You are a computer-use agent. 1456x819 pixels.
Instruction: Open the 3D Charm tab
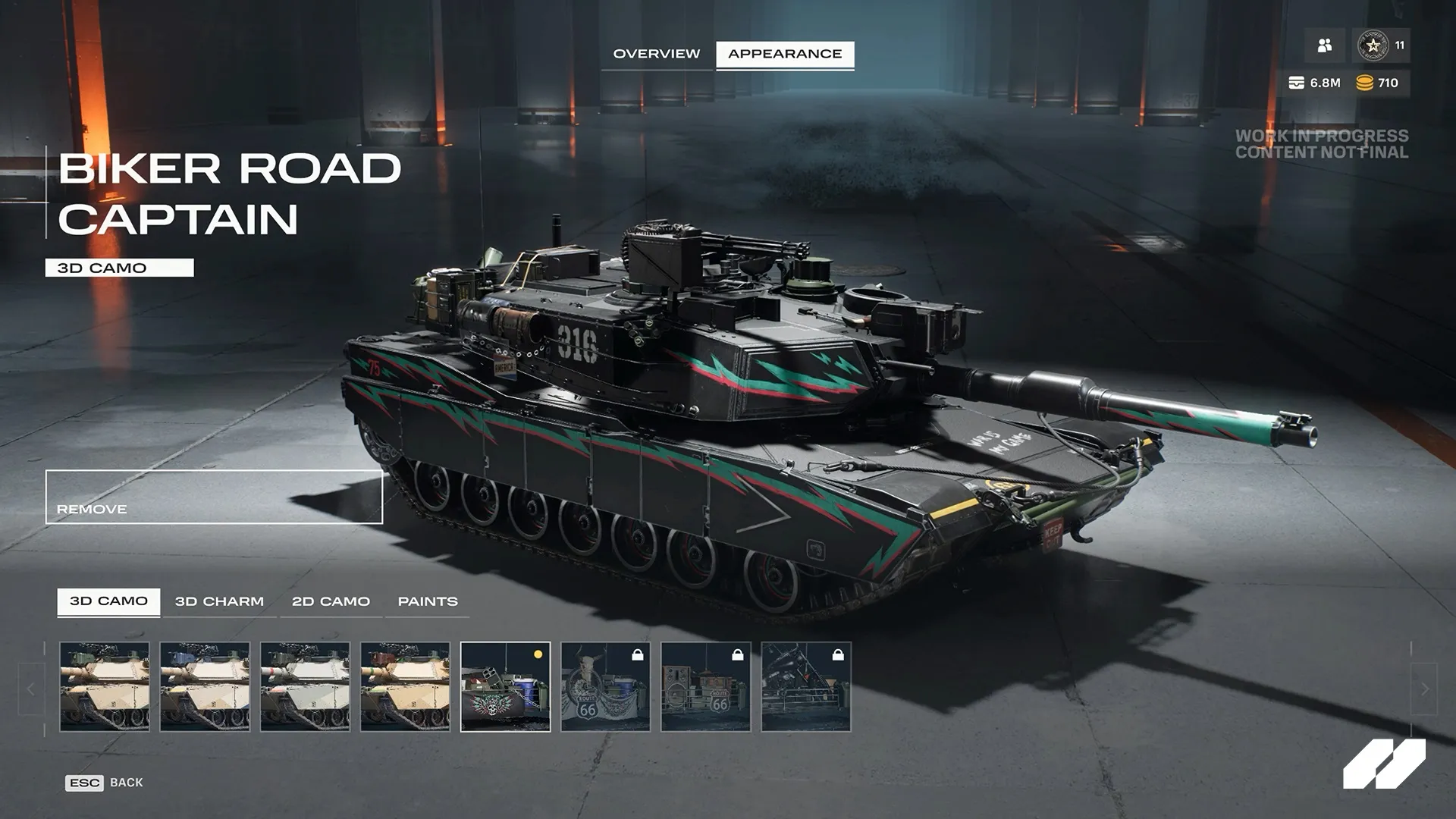pos(220,601)
